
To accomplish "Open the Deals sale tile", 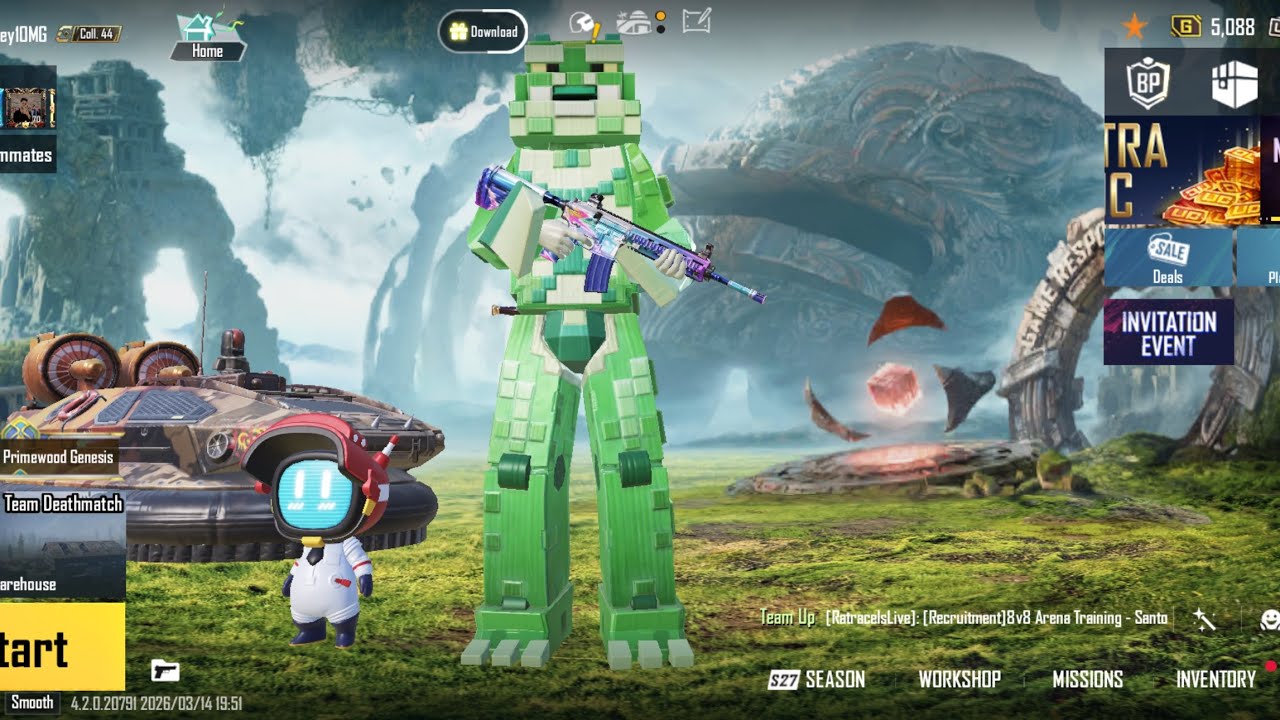I will click(x=1167, y=258).
